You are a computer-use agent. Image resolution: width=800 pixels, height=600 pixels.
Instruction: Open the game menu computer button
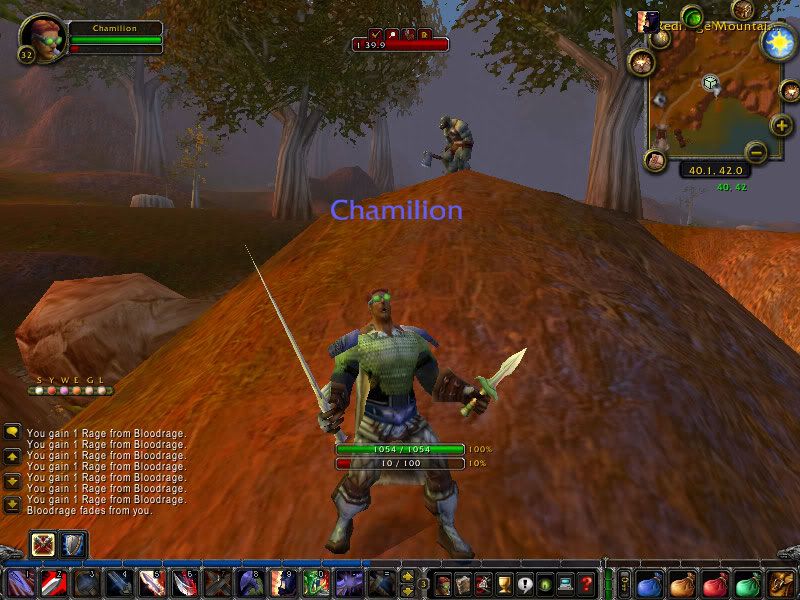pos(567,582)
